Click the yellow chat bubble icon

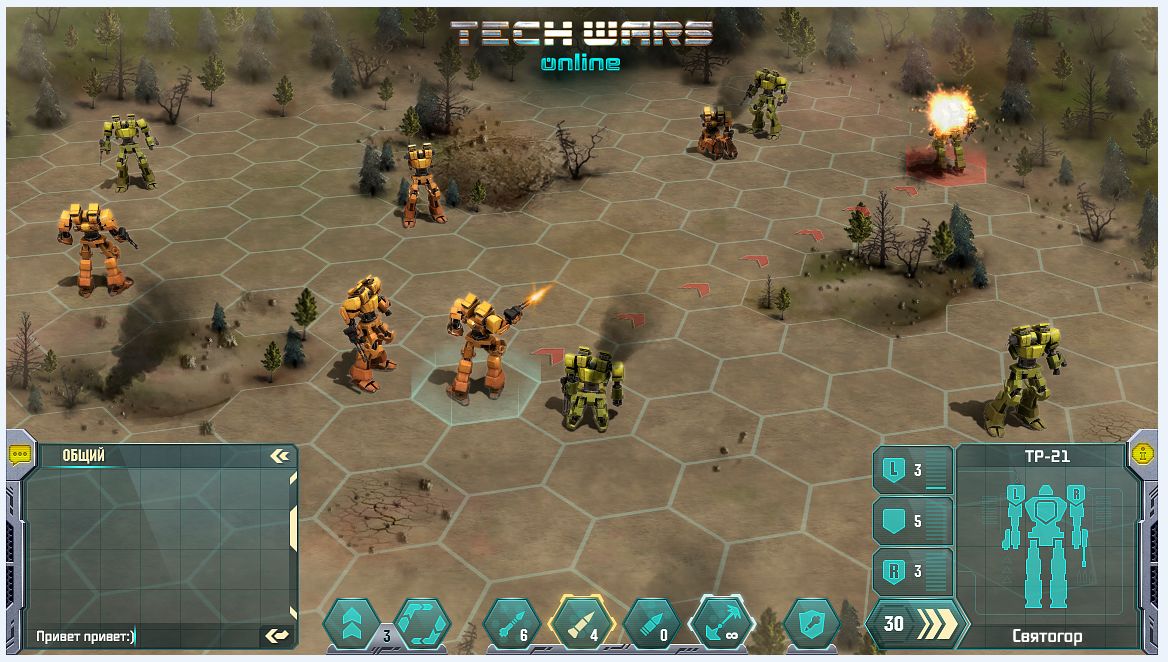(20, 453)
